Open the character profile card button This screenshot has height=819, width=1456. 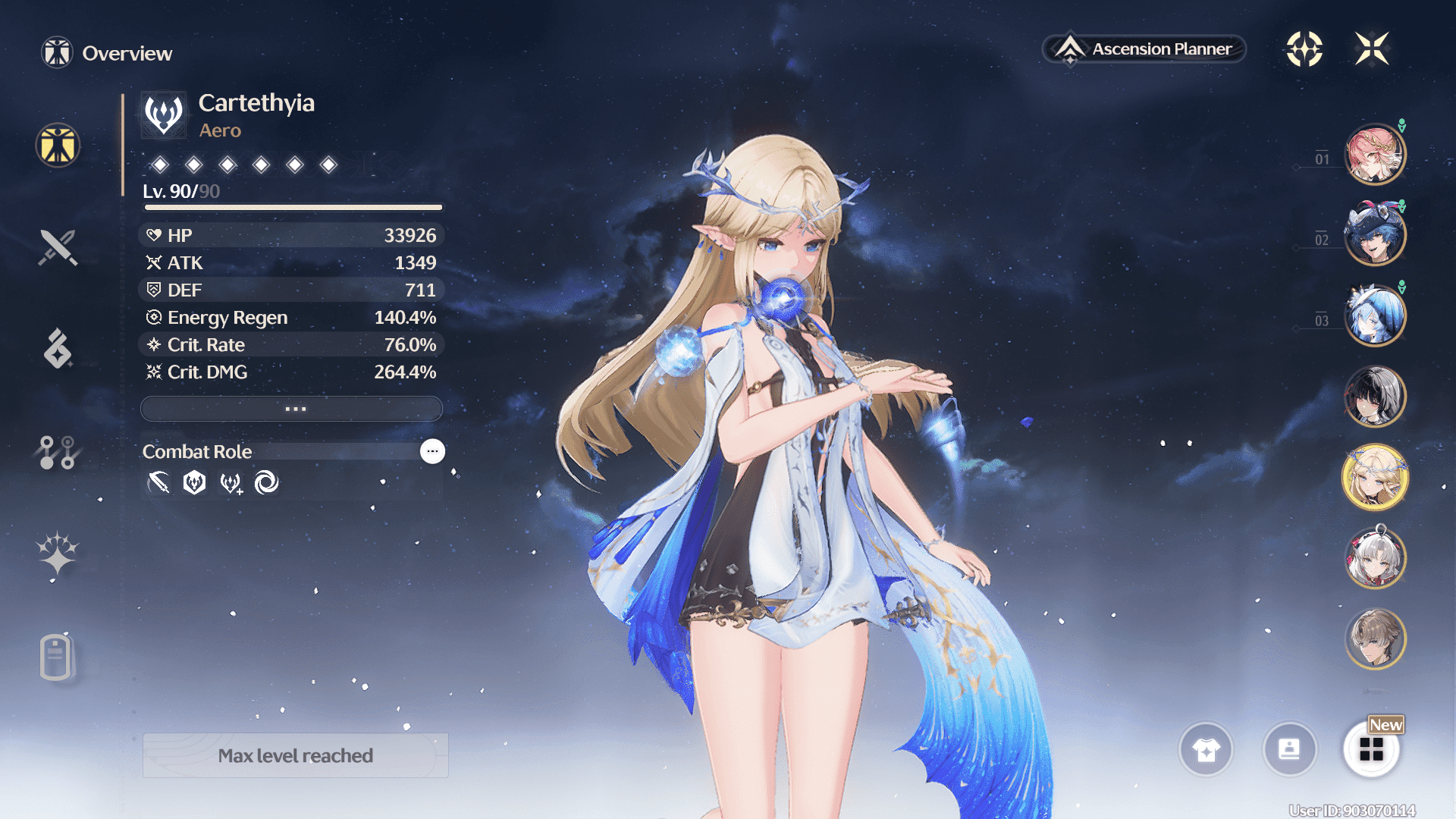[1289, 749]
